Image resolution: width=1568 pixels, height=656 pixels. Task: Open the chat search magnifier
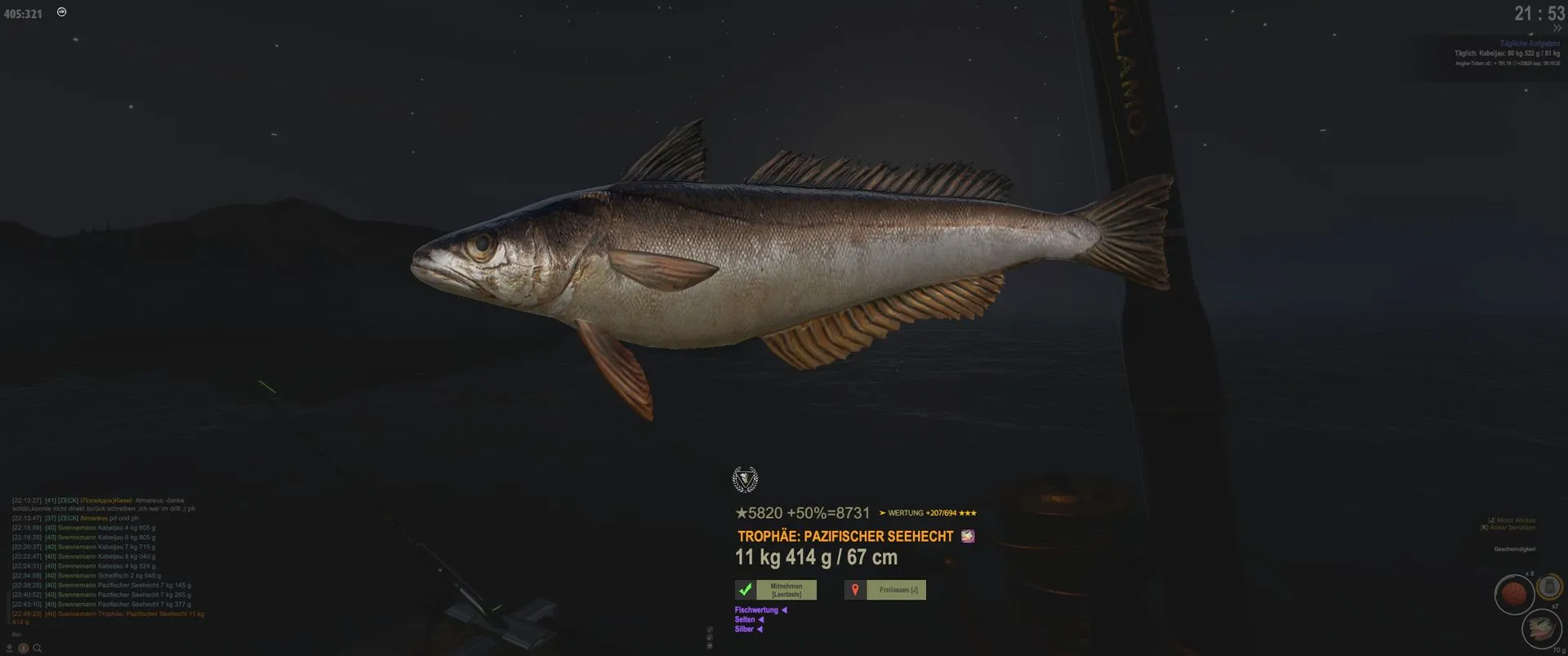point(38,649)
